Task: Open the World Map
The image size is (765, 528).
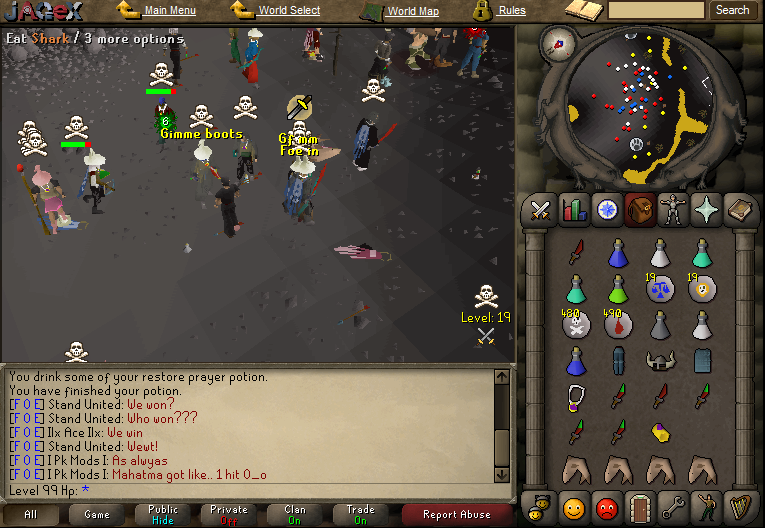Action: pos(413,12)
